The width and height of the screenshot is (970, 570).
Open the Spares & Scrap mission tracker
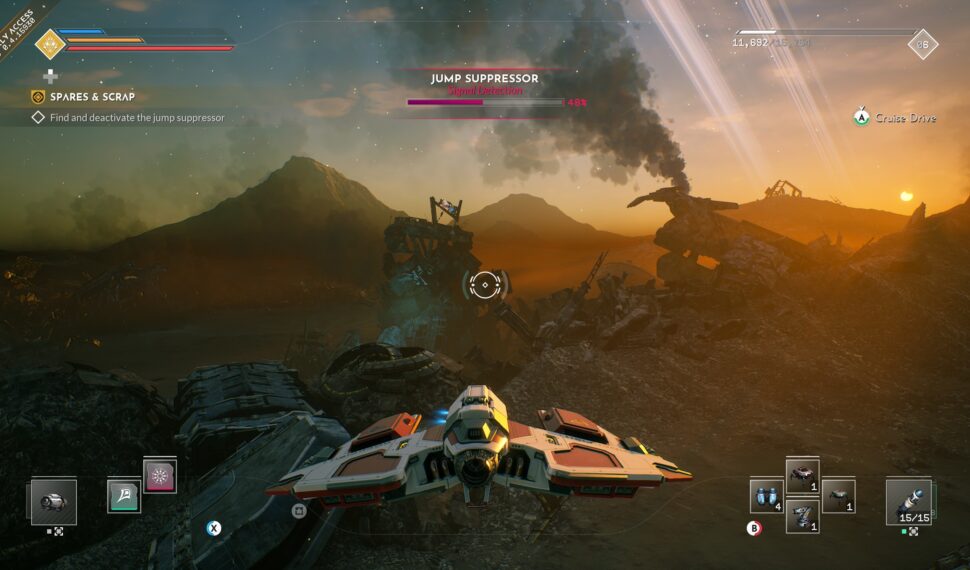pos(92,97)
